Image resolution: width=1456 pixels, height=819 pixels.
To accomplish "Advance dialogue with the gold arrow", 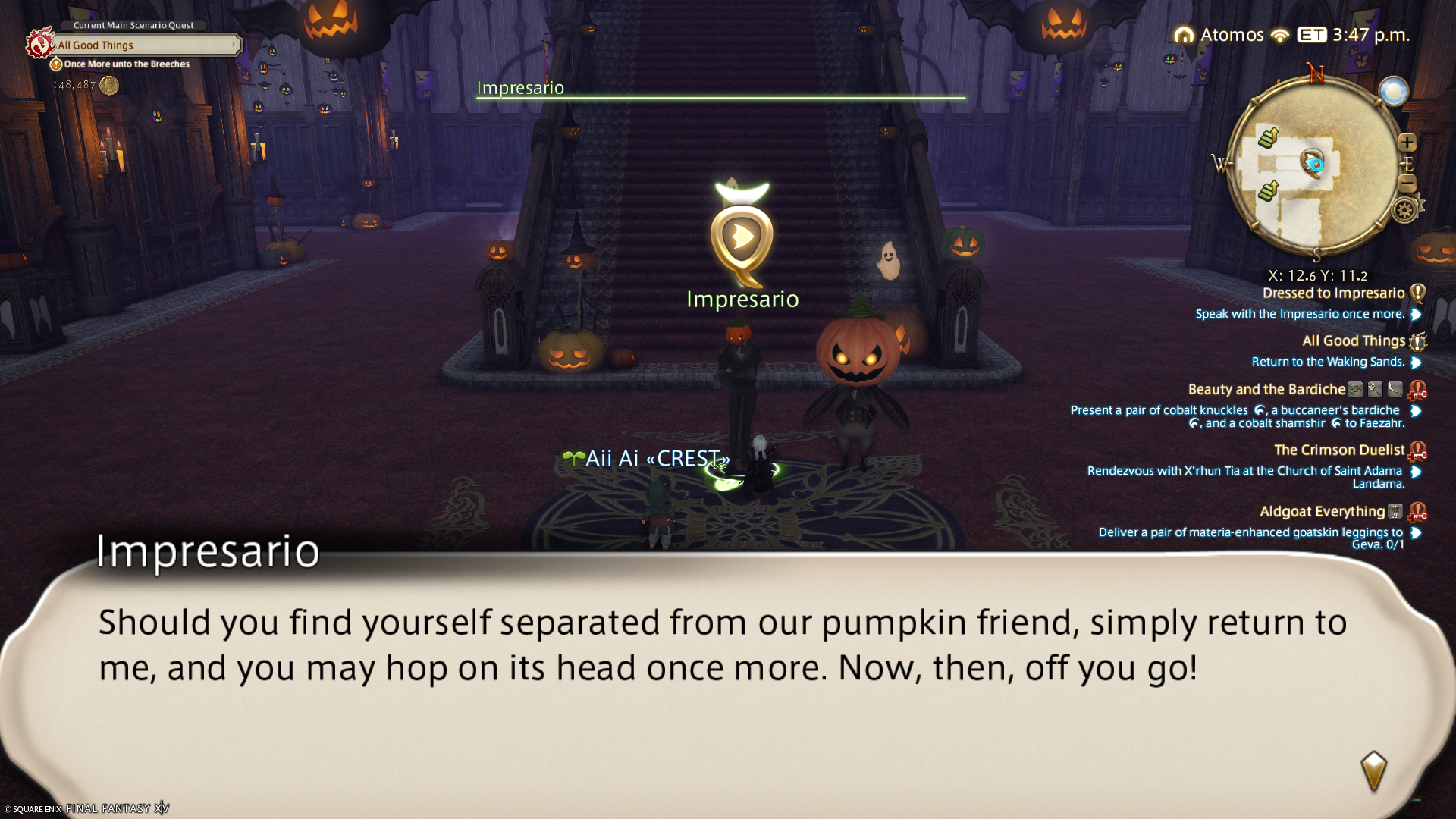I will tap(1373, 771).
